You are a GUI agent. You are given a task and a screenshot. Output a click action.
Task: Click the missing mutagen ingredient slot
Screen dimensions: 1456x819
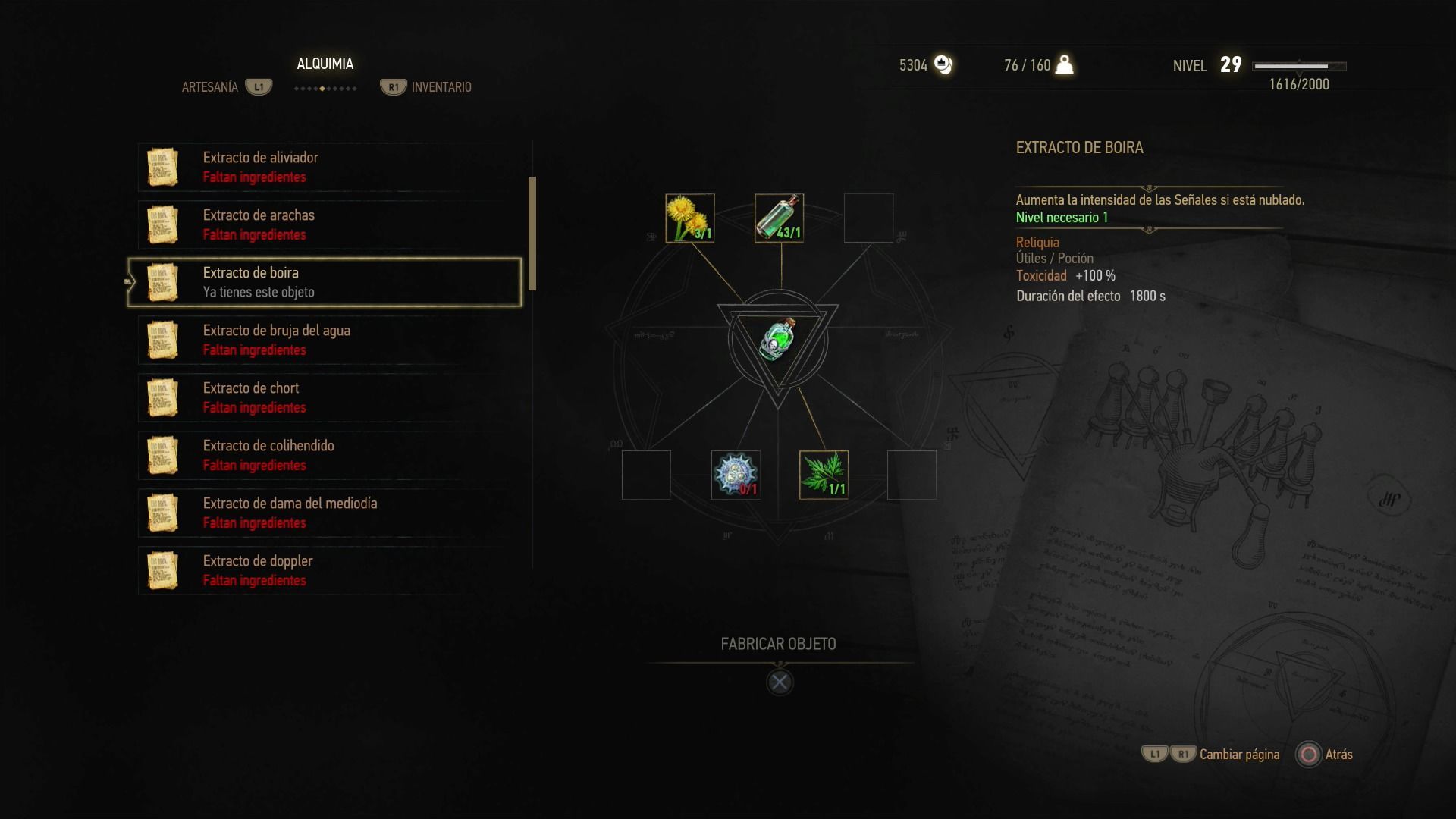735,475
